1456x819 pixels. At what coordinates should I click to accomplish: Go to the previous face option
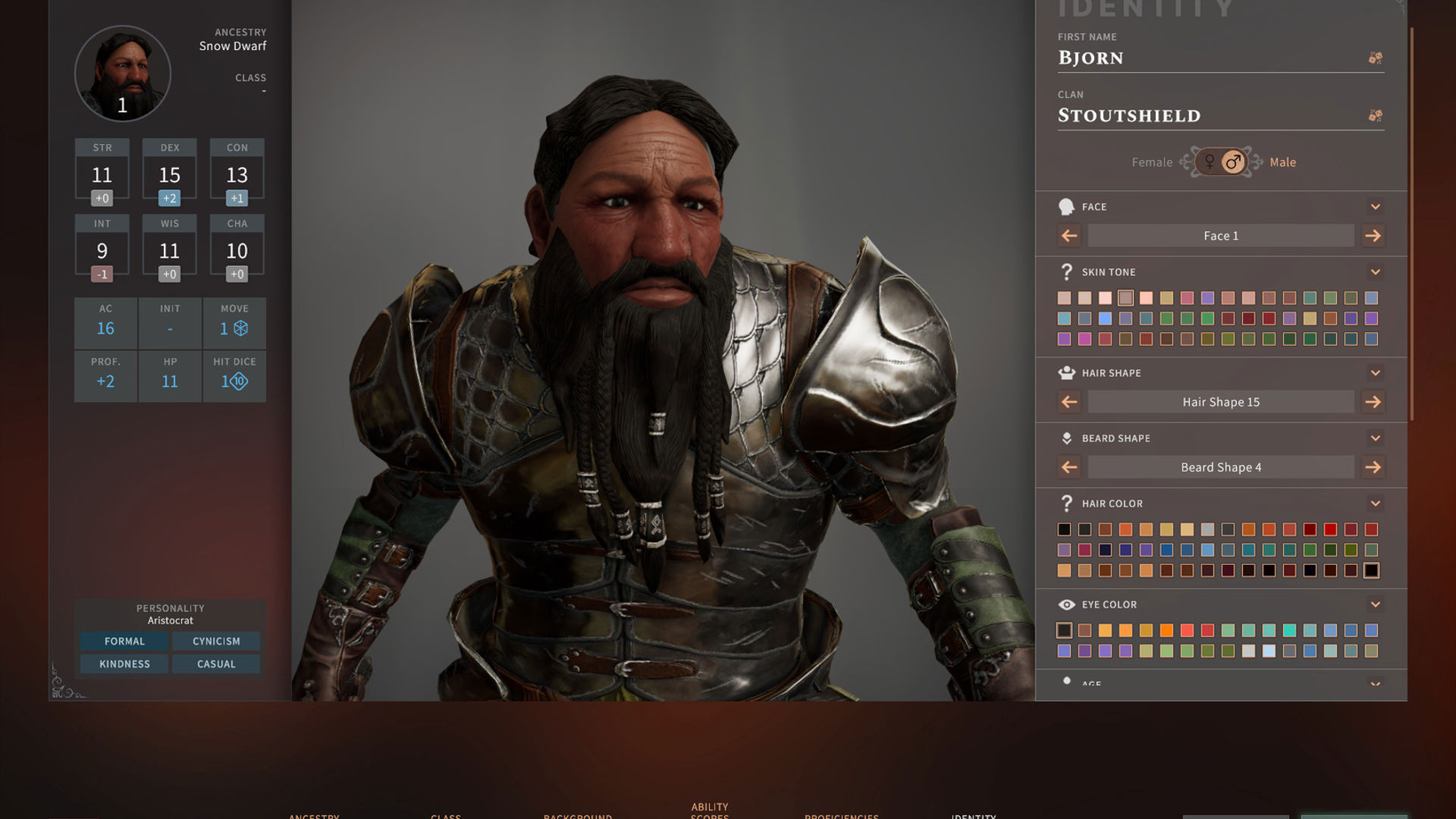[1069, 236]
